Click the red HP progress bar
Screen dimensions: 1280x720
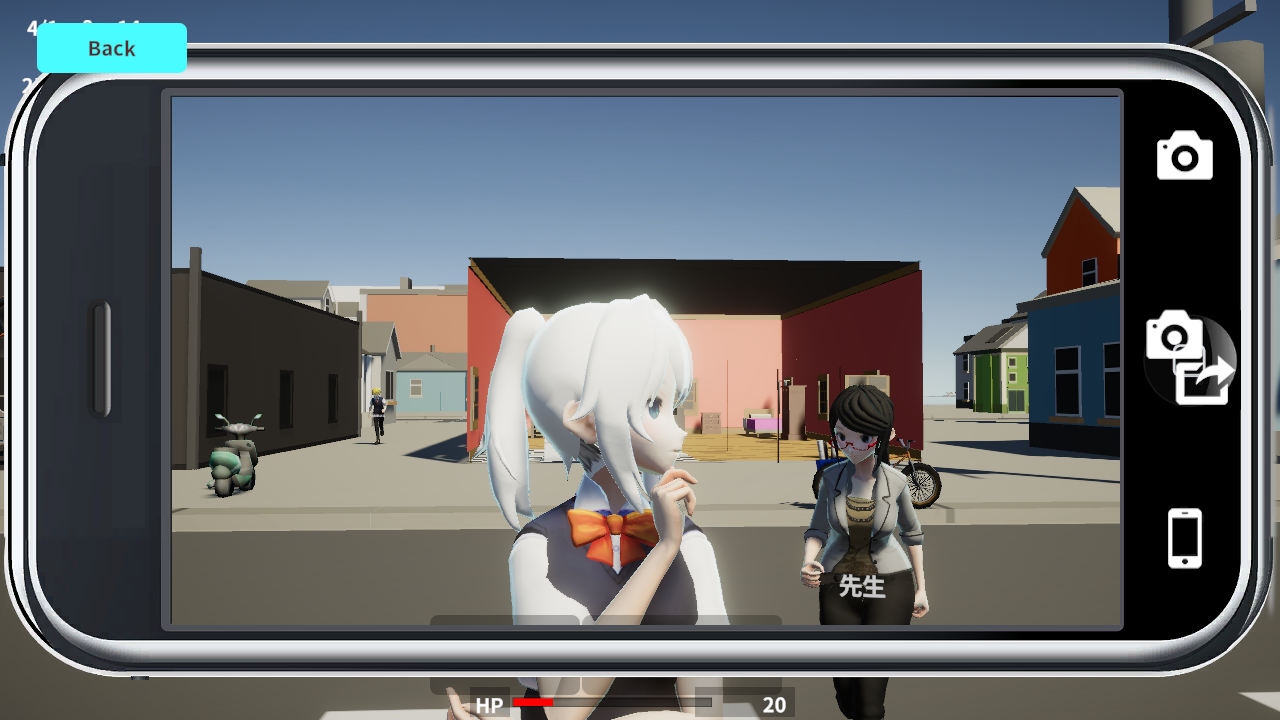[x=532, y=703]
